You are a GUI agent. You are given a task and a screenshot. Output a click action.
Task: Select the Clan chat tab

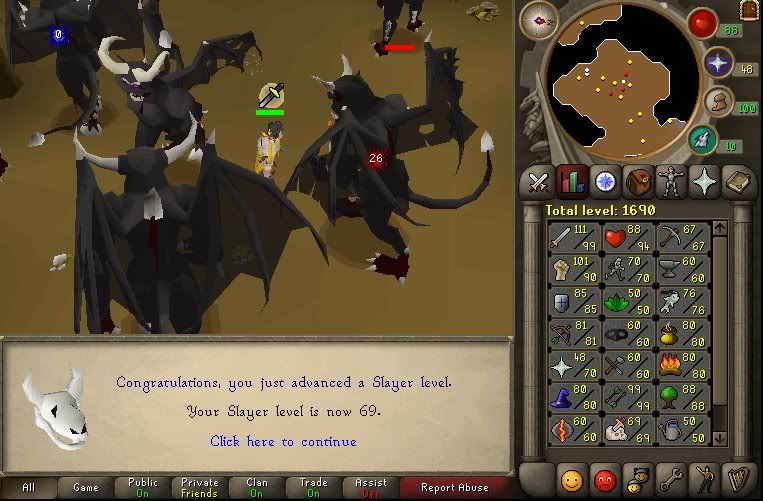[257, 488]
